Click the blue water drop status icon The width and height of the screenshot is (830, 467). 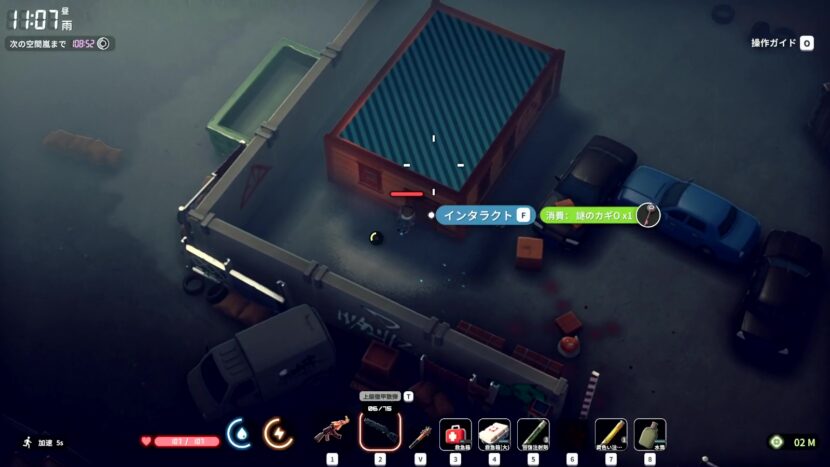pyautogui.click(x=240, y=433)
